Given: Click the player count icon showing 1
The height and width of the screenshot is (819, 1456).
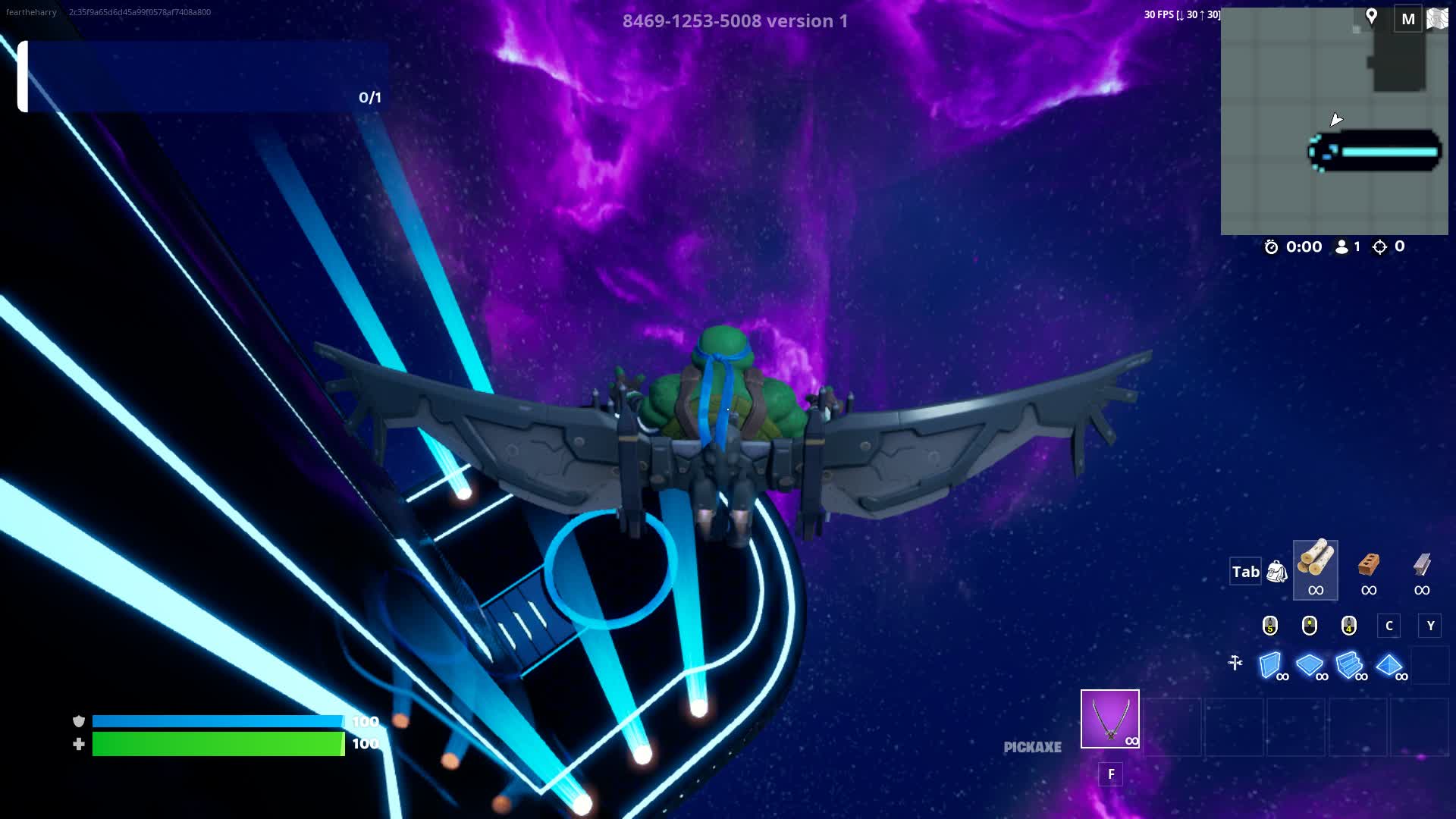Looking at the screenshot, I should [x=1341, y=246].
